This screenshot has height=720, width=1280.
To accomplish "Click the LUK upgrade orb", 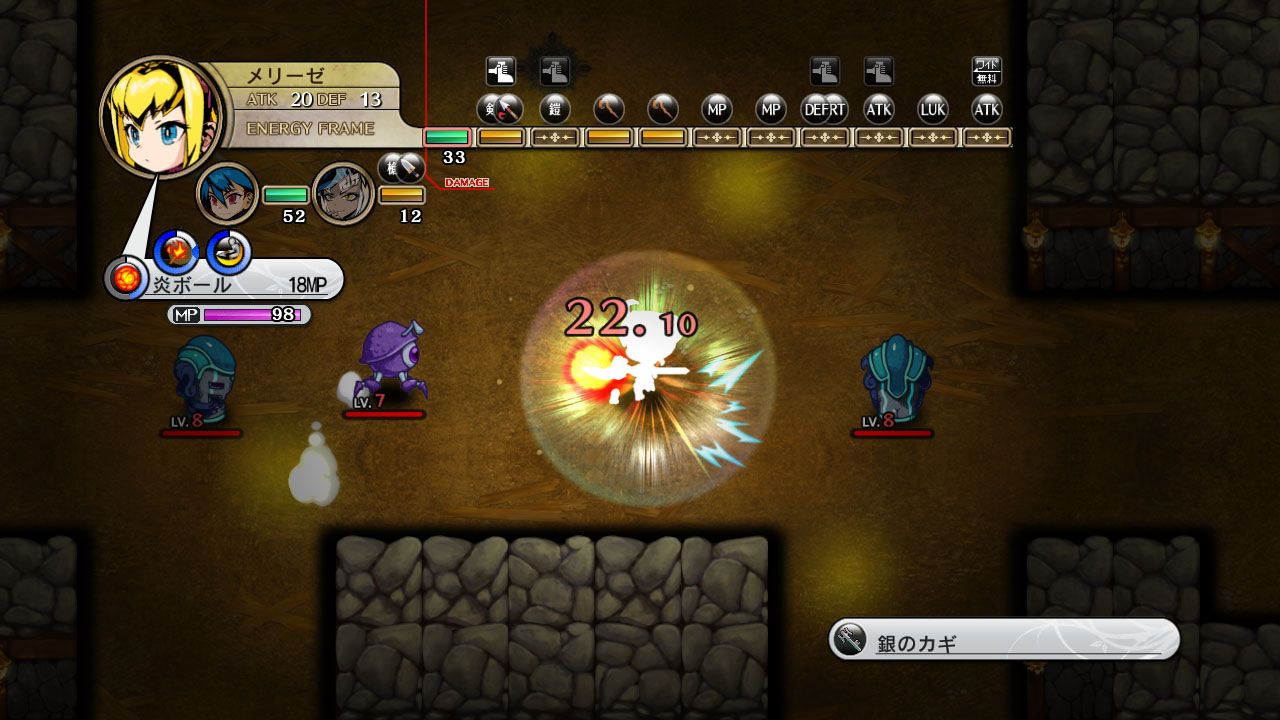I will point(934,110).
